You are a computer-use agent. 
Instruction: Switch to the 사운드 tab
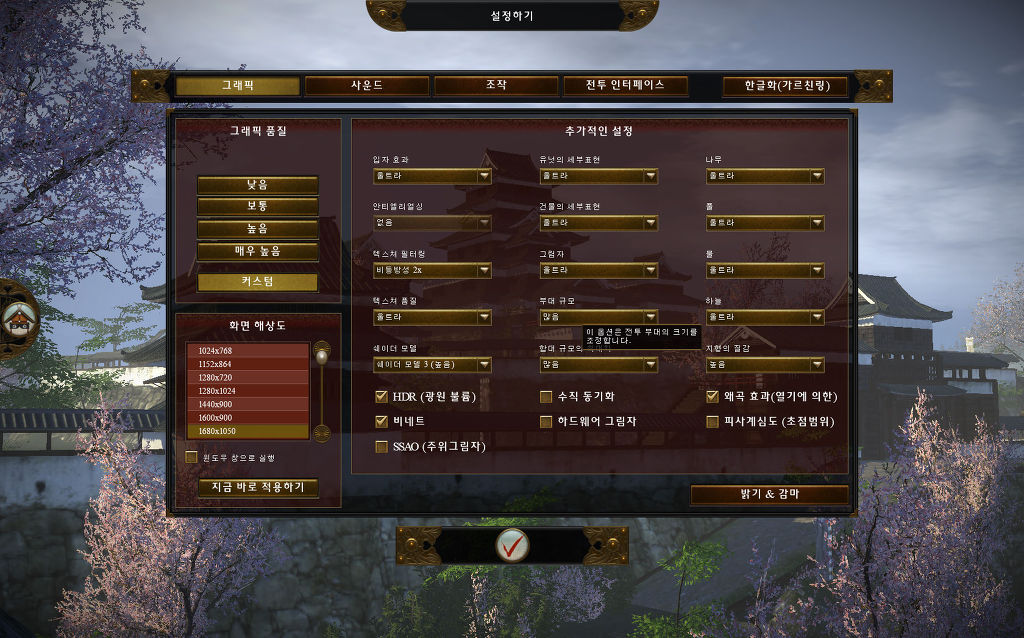[366, 86]
